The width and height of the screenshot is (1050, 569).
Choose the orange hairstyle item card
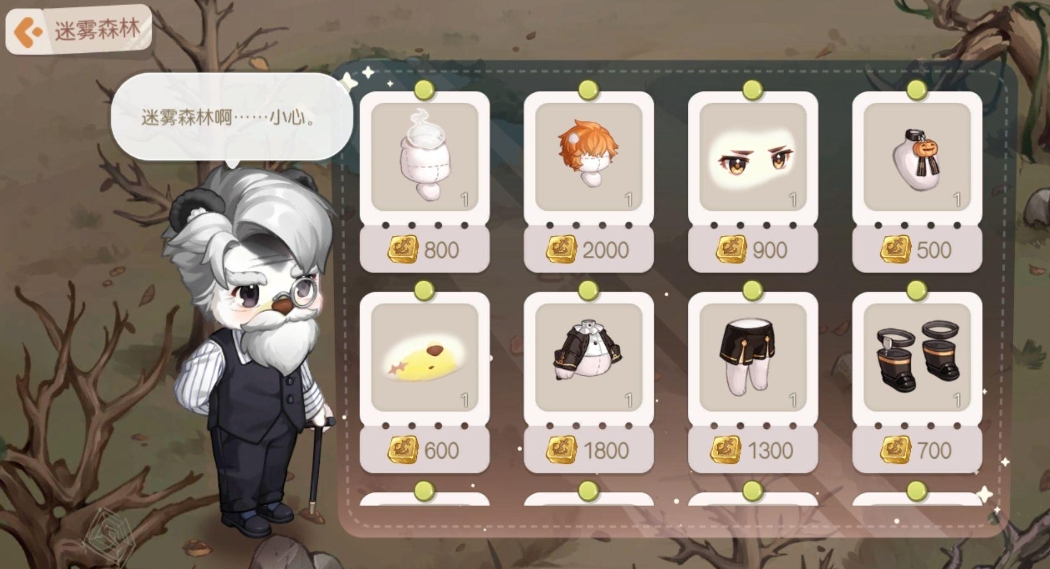tap(588, 157)
